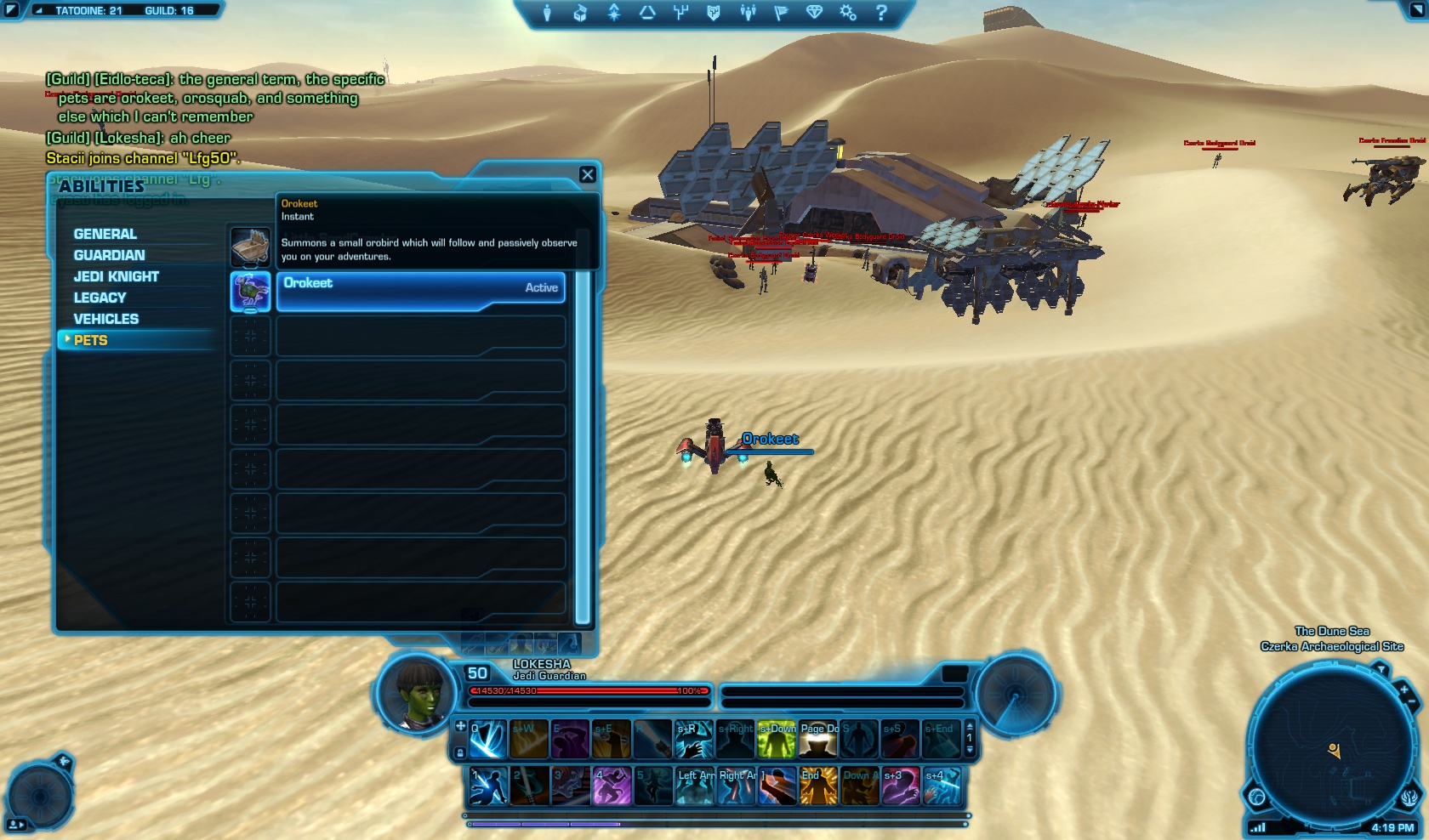Open the character sheet from top menu
Image resolution: width=1429 pixels, height=840 pixels.
point(547,13)
